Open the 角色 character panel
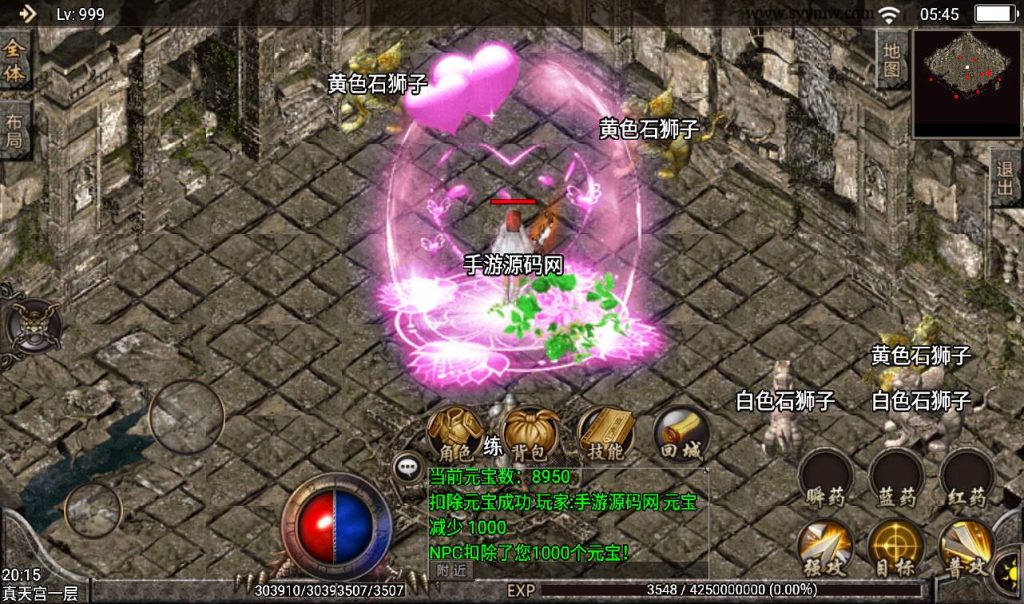Image resolution: width=1024 pixels, height=604 pixels. tap(455, 433)
